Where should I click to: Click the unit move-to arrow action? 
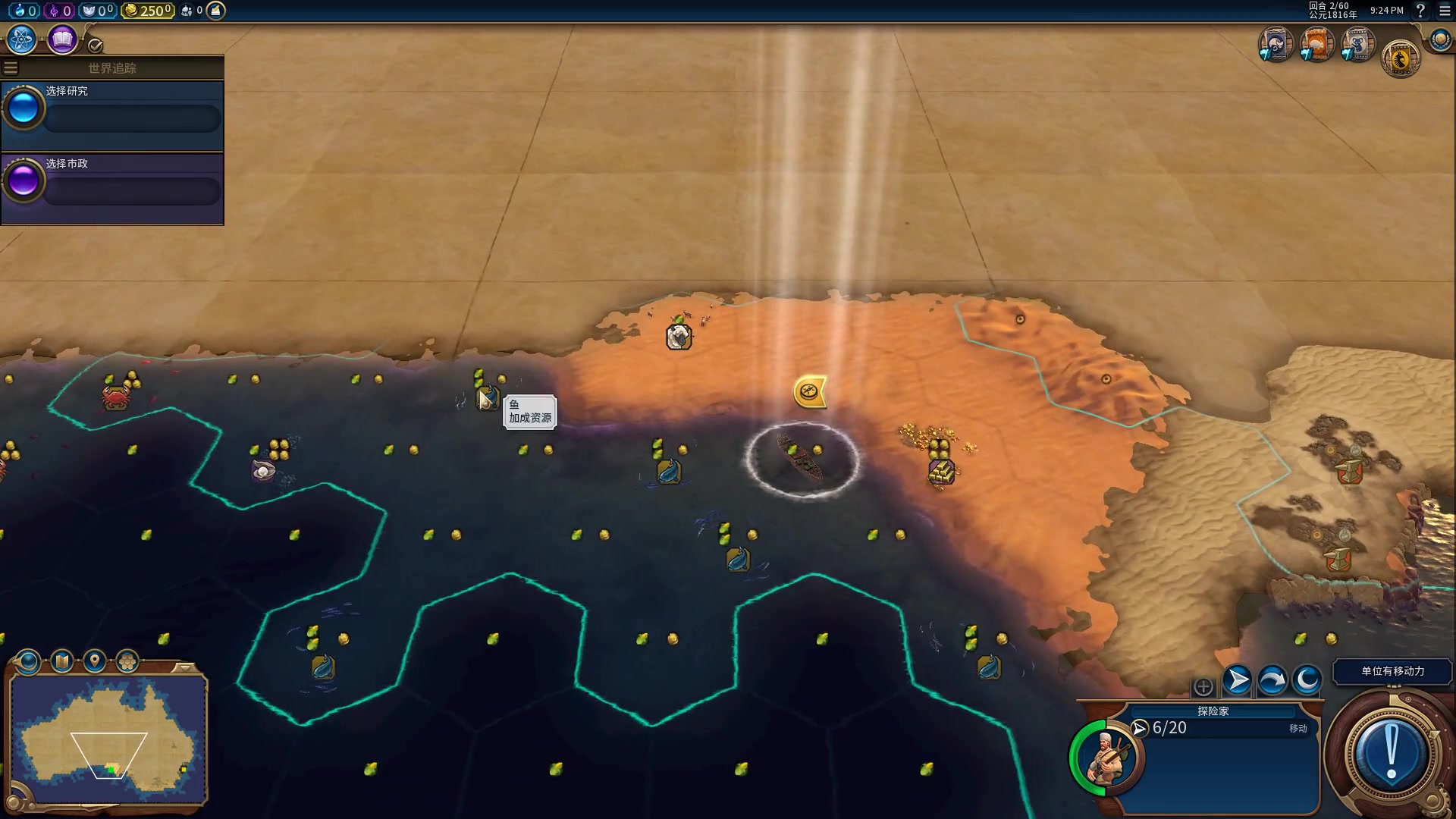point(1237,680)
